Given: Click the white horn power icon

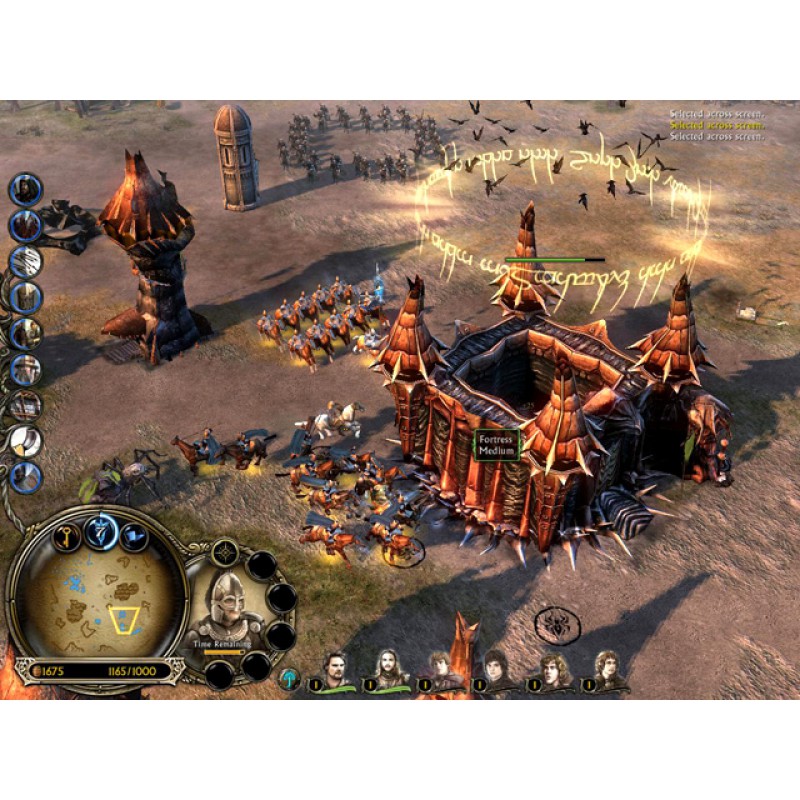Looking at the screenshot, I should click(x=26, y=441).
